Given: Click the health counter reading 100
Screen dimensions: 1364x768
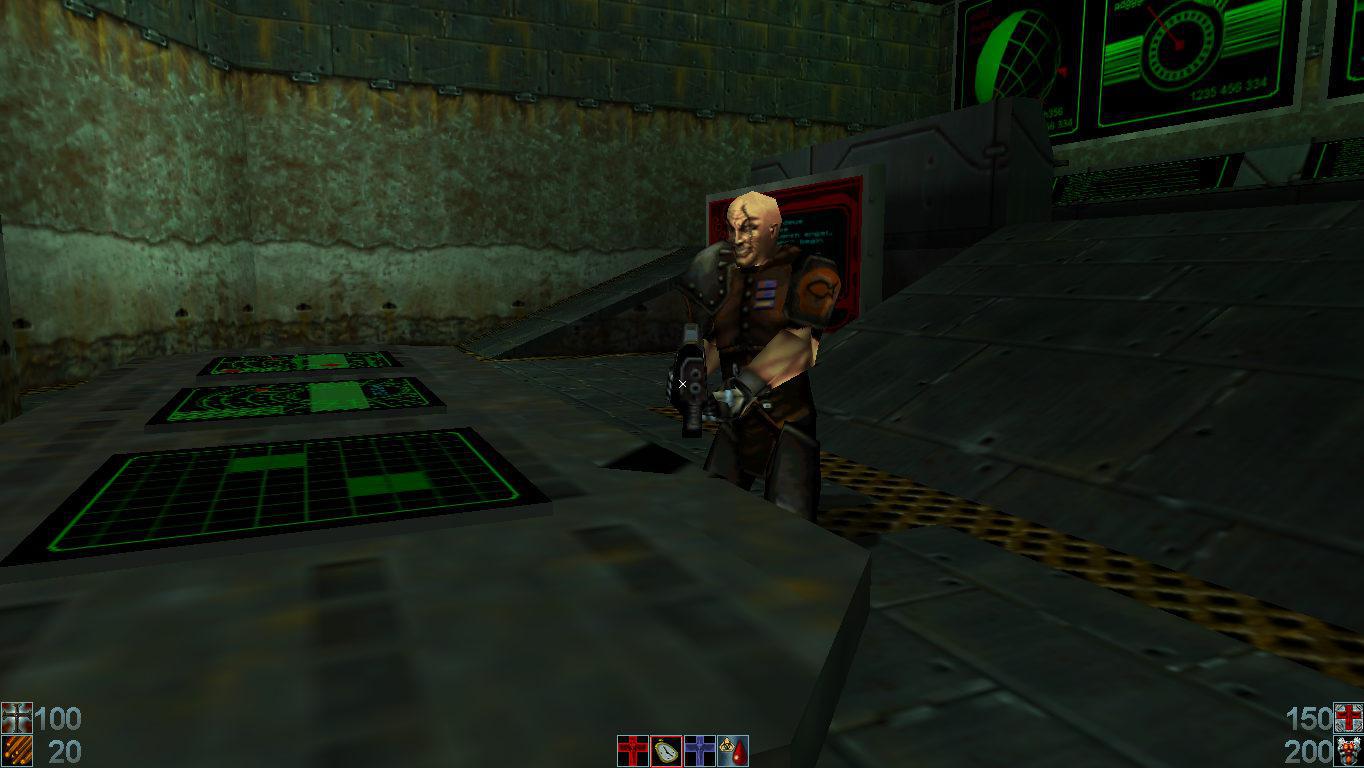Looking at the screenshot, I should [60, 718].
